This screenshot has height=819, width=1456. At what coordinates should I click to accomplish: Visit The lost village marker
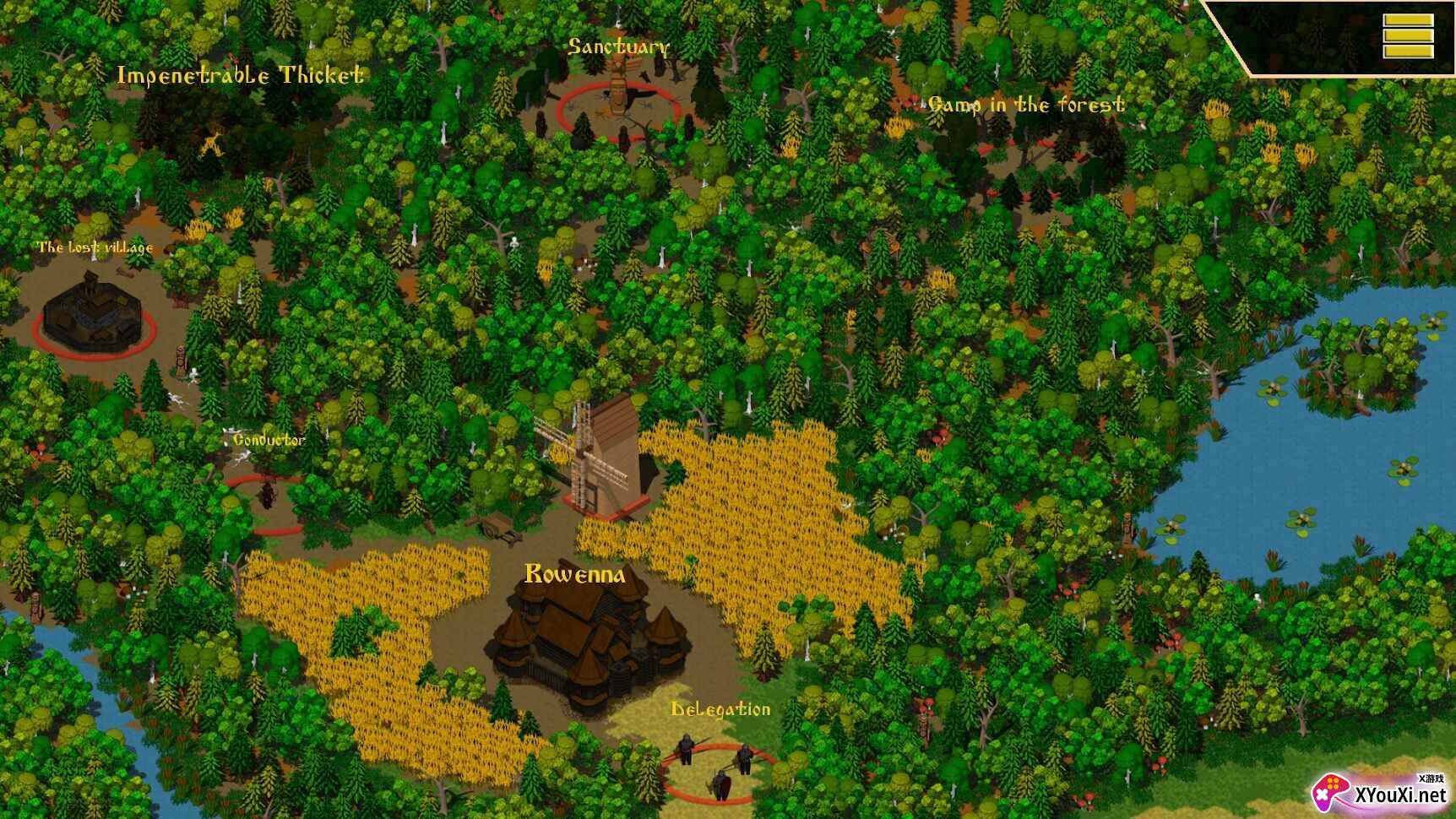[x=93, y=314]
